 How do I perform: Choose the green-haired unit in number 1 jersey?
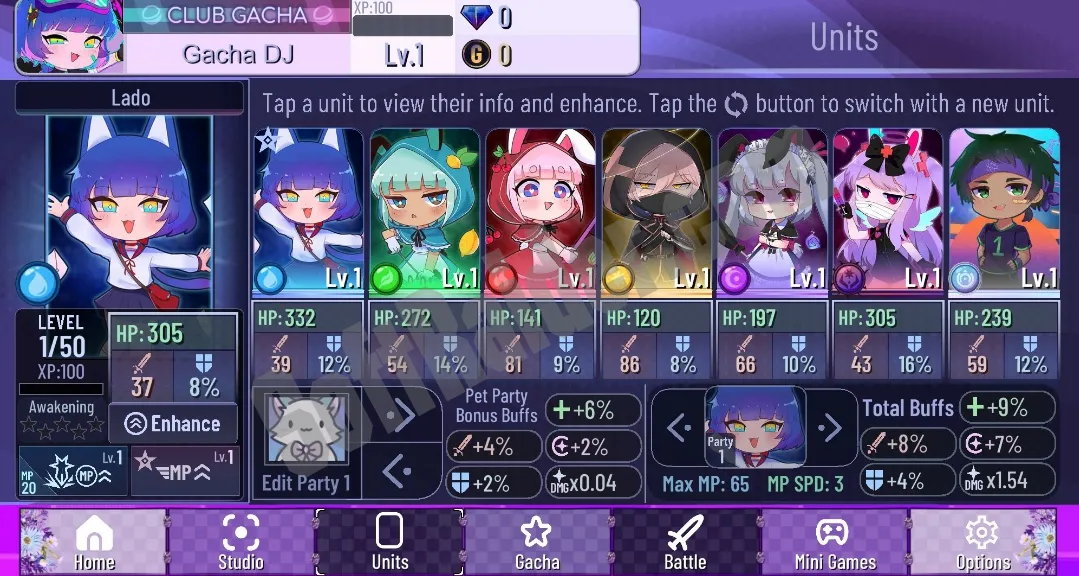pyautogui.click(x=1004, y=210)
